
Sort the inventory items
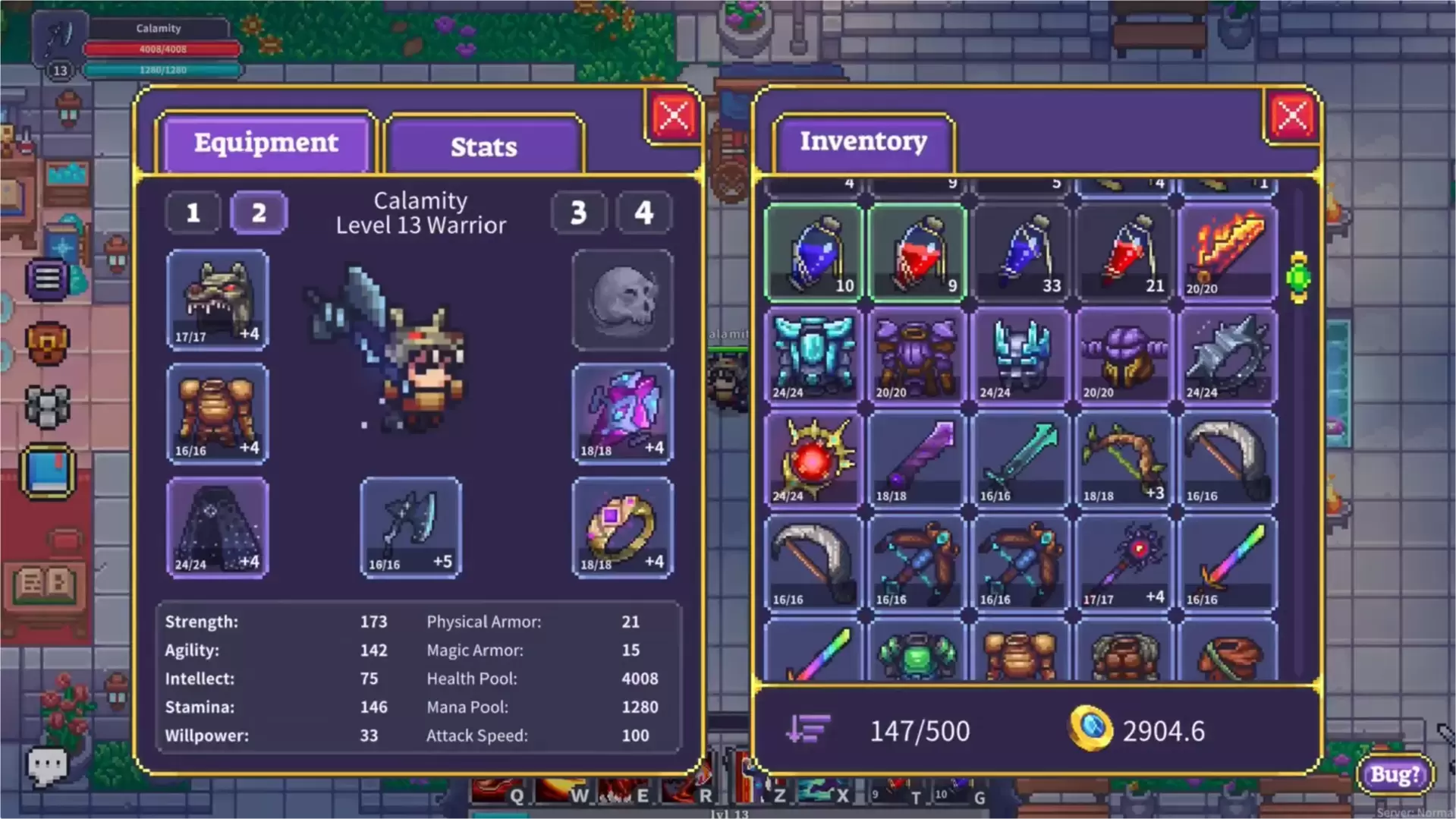pos(807,730)
